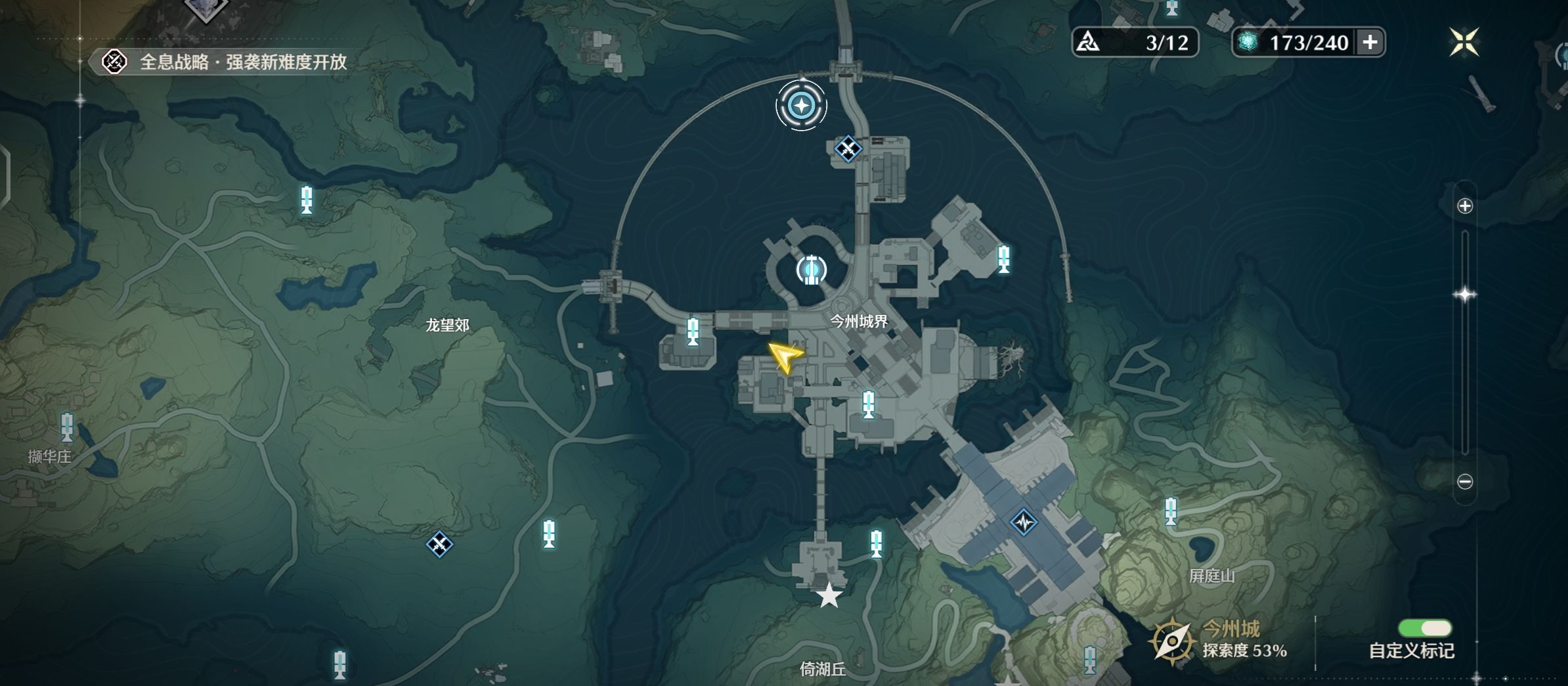Select the teleport beacon above 屏庭山
The width and height of the screenshot is (1568, 686).
pyautogui.click(x=1171, y=511)
